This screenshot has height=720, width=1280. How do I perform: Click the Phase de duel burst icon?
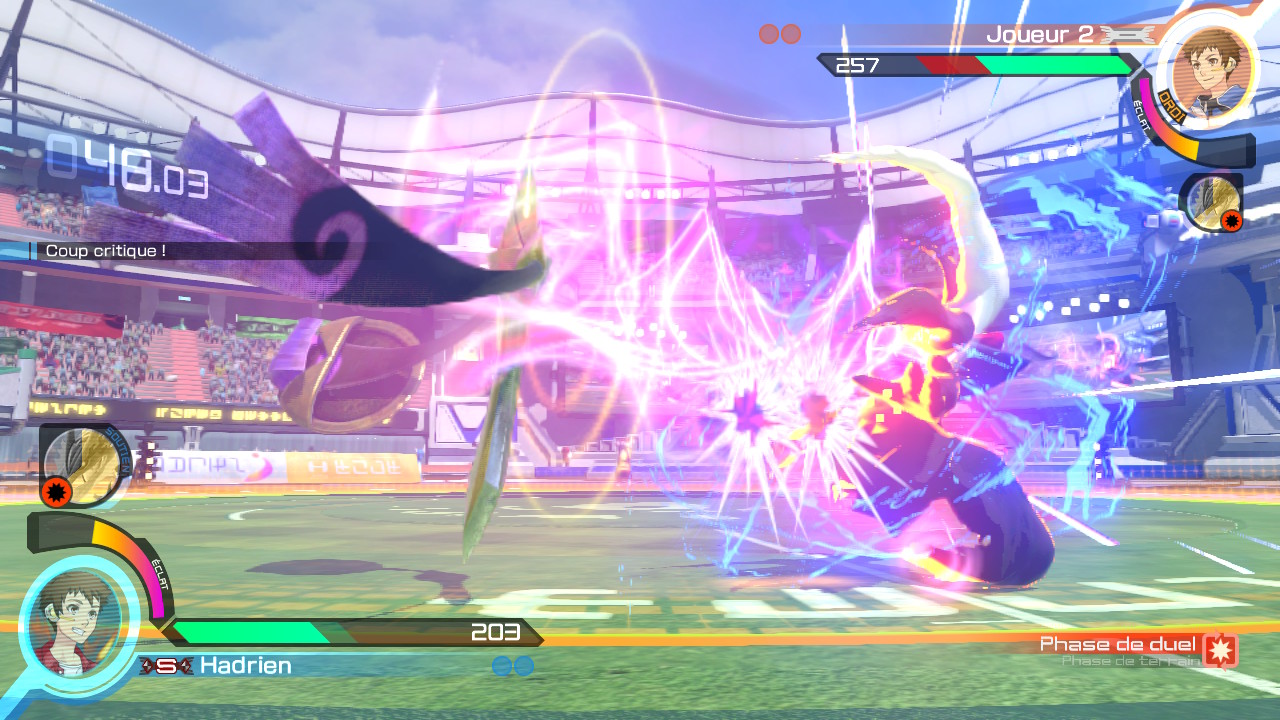coord(1220,651)
